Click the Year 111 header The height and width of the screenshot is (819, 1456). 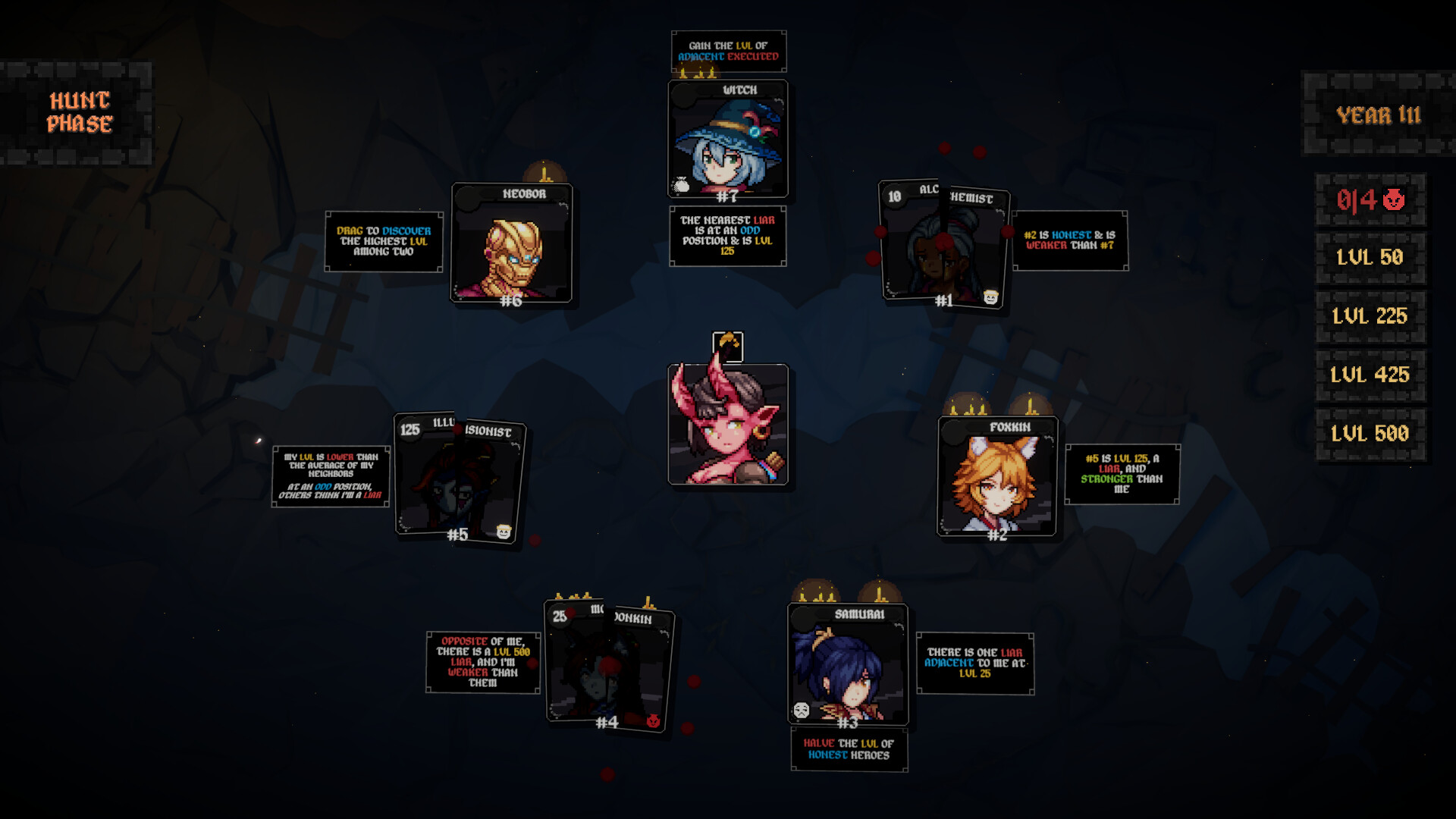(x=1380, y=115)
